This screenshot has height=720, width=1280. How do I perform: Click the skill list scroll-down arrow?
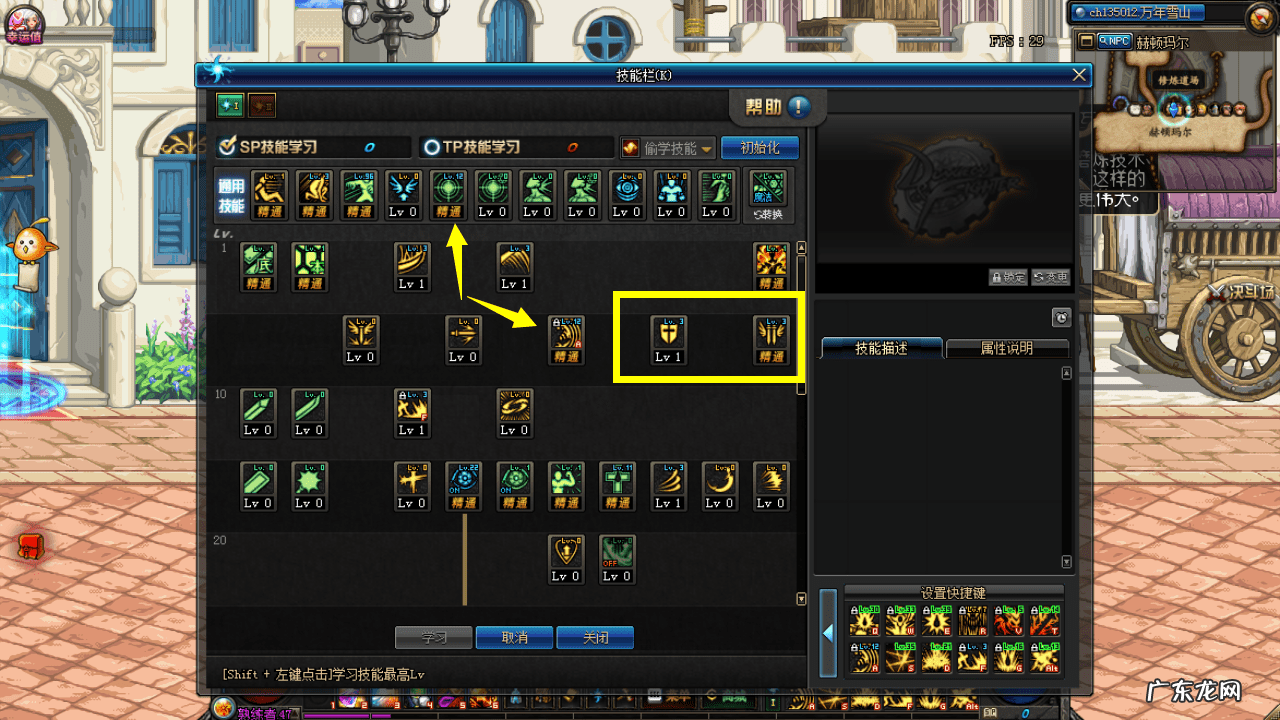click(x=800, y=599)
